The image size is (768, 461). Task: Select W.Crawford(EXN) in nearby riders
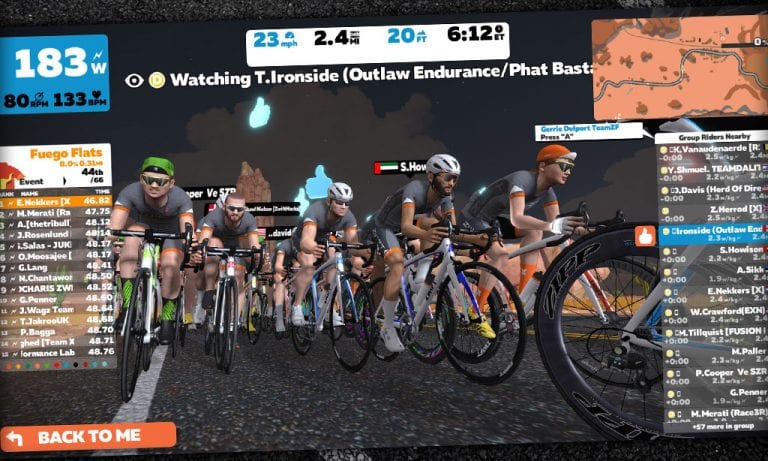[716, 311]
